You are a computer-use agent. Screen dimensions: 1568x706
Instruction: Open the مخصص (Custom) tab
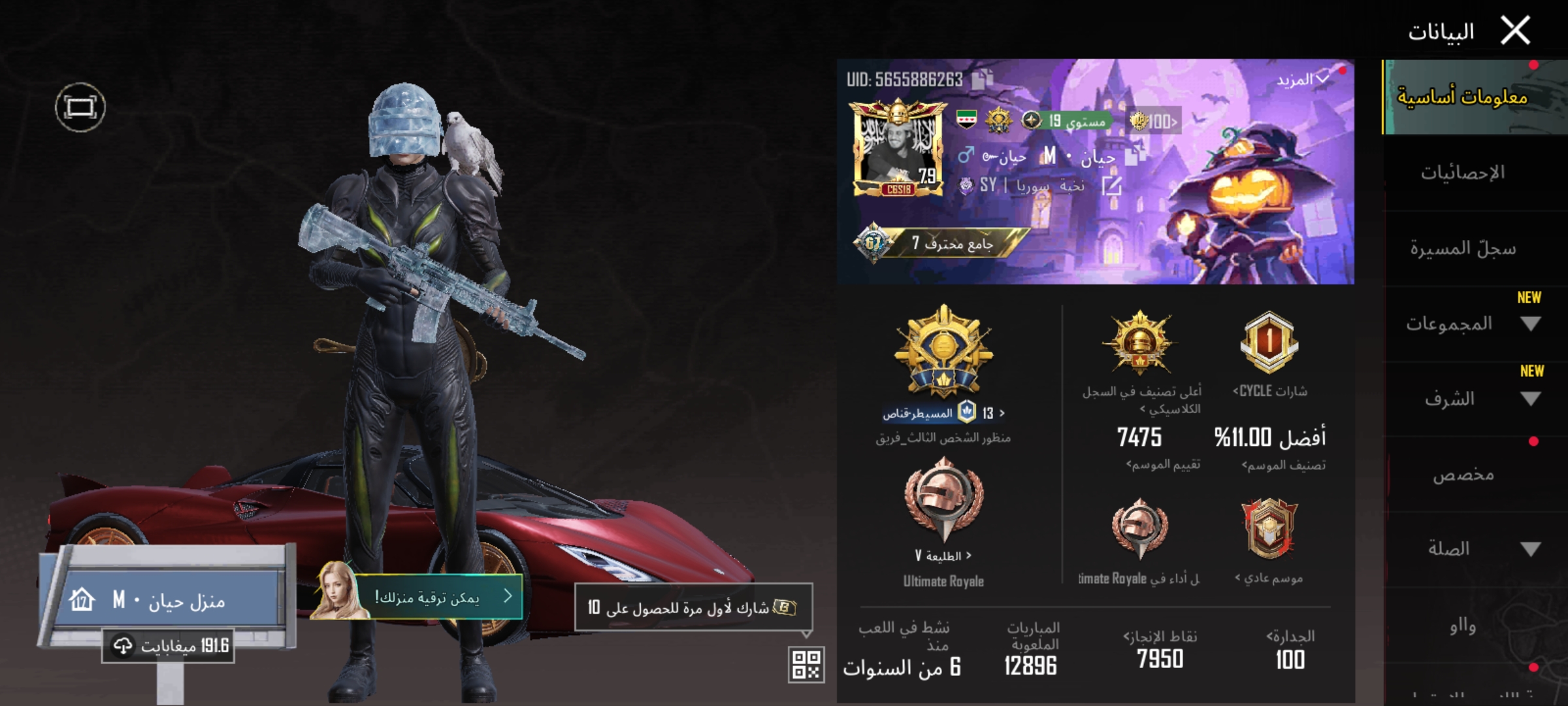(1462, 475)
